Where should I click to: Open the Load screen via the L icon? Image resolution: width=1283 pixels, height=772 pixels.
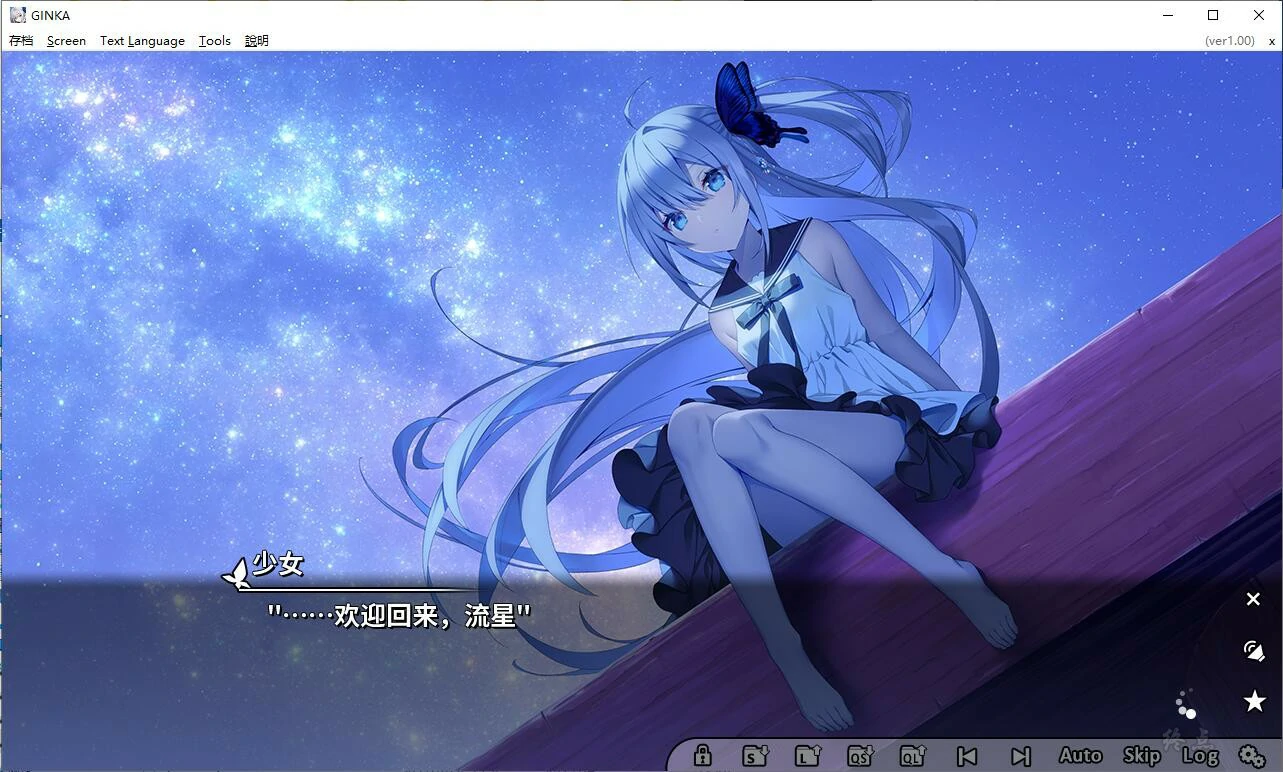[x=808, y=756]
